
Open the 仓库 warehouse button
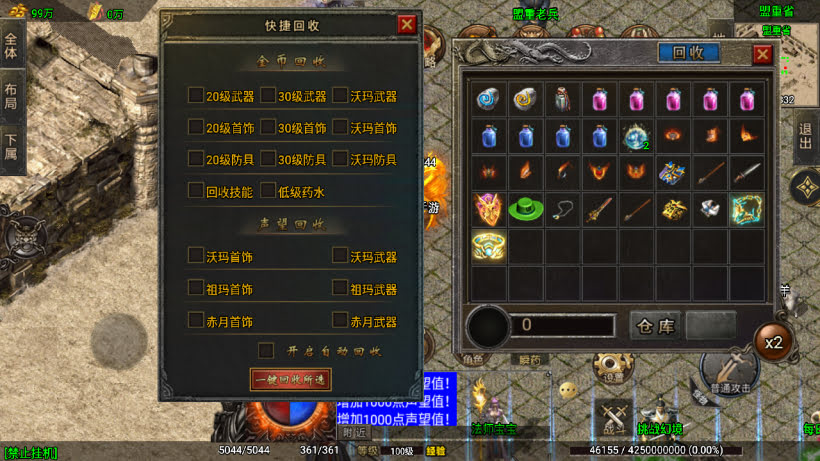pyautogui.click(x=655, y=326)
